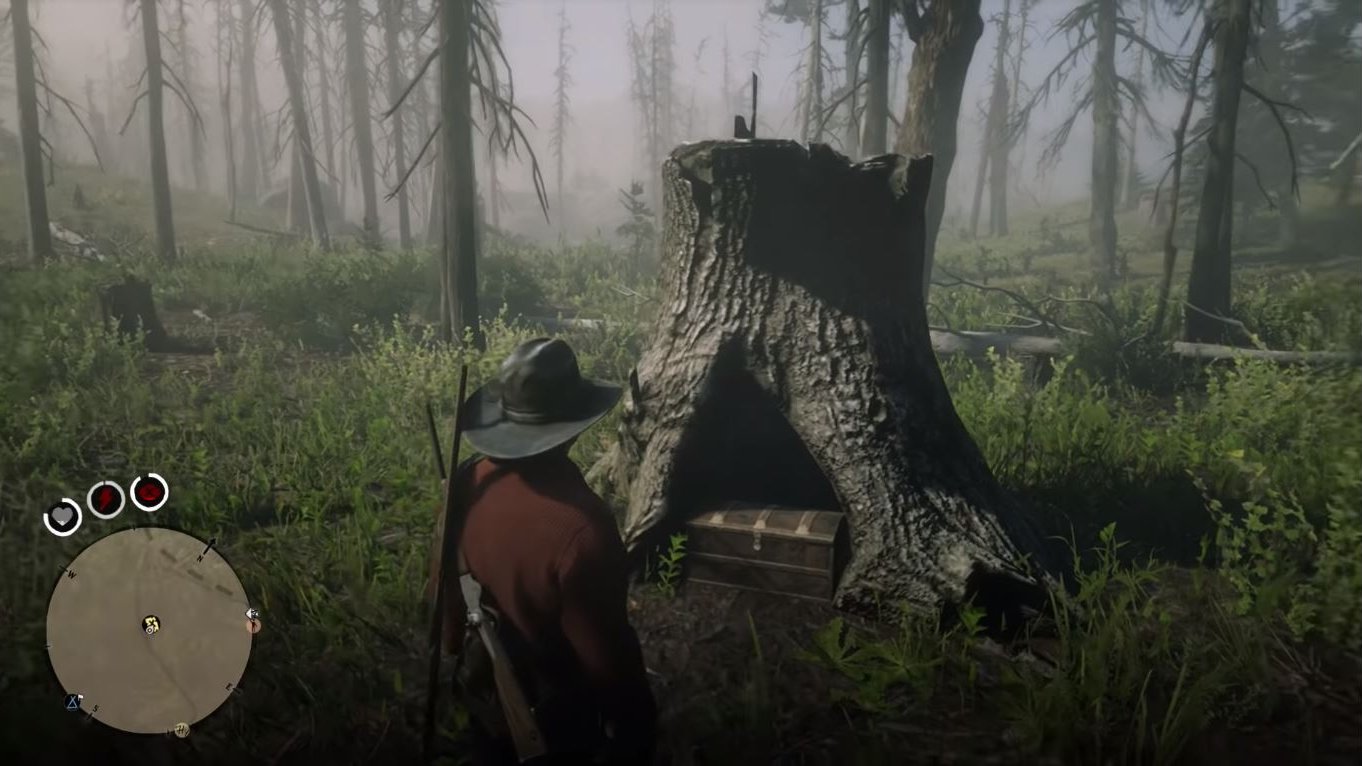Click the north compass arrow on the minimap

(x=211, y=545)
